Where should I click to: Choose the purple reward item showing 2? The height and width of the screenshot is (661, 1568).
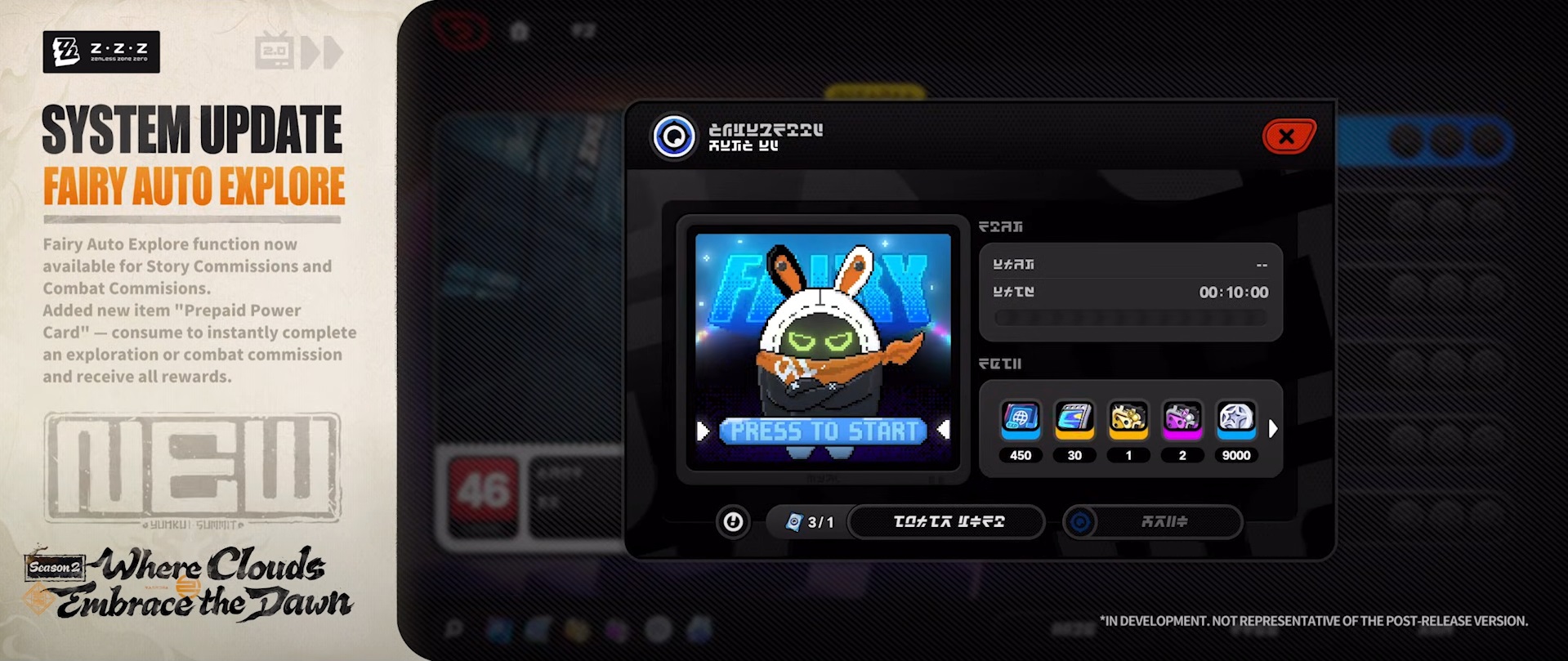[x=1182, y=418]
